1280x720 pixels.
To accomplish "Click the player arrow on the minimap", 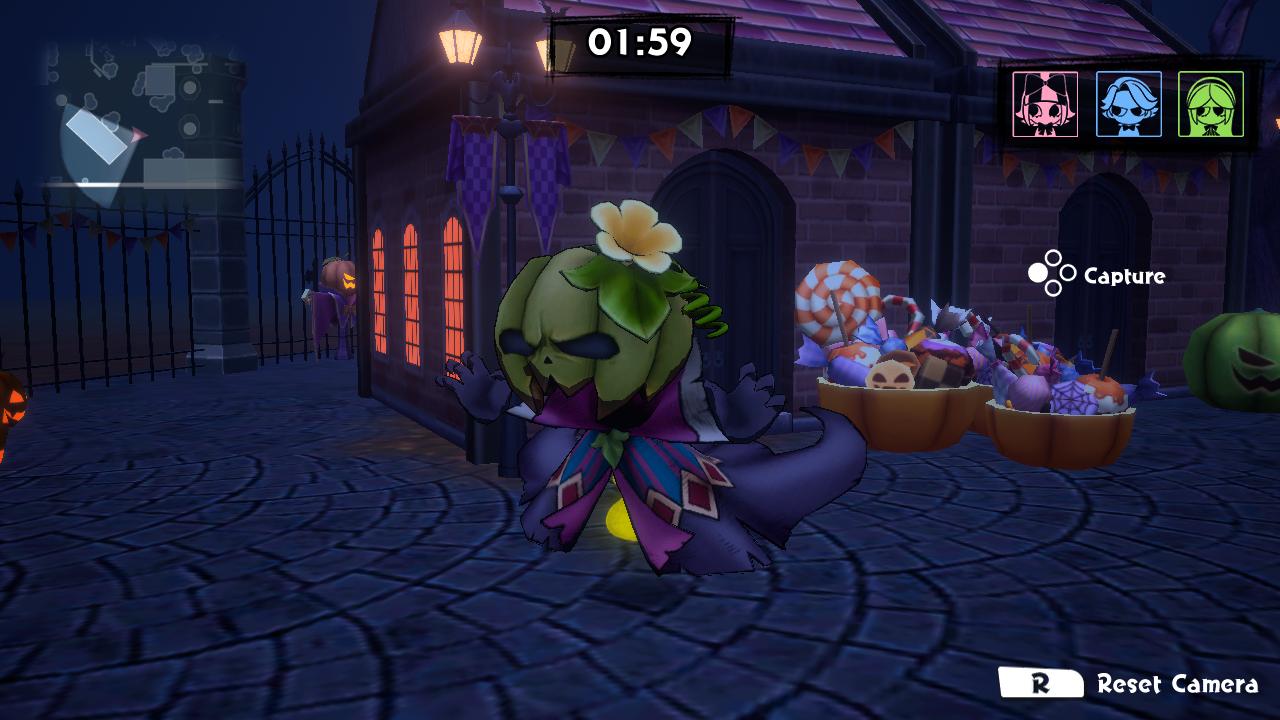I will [x=137, y=135].
